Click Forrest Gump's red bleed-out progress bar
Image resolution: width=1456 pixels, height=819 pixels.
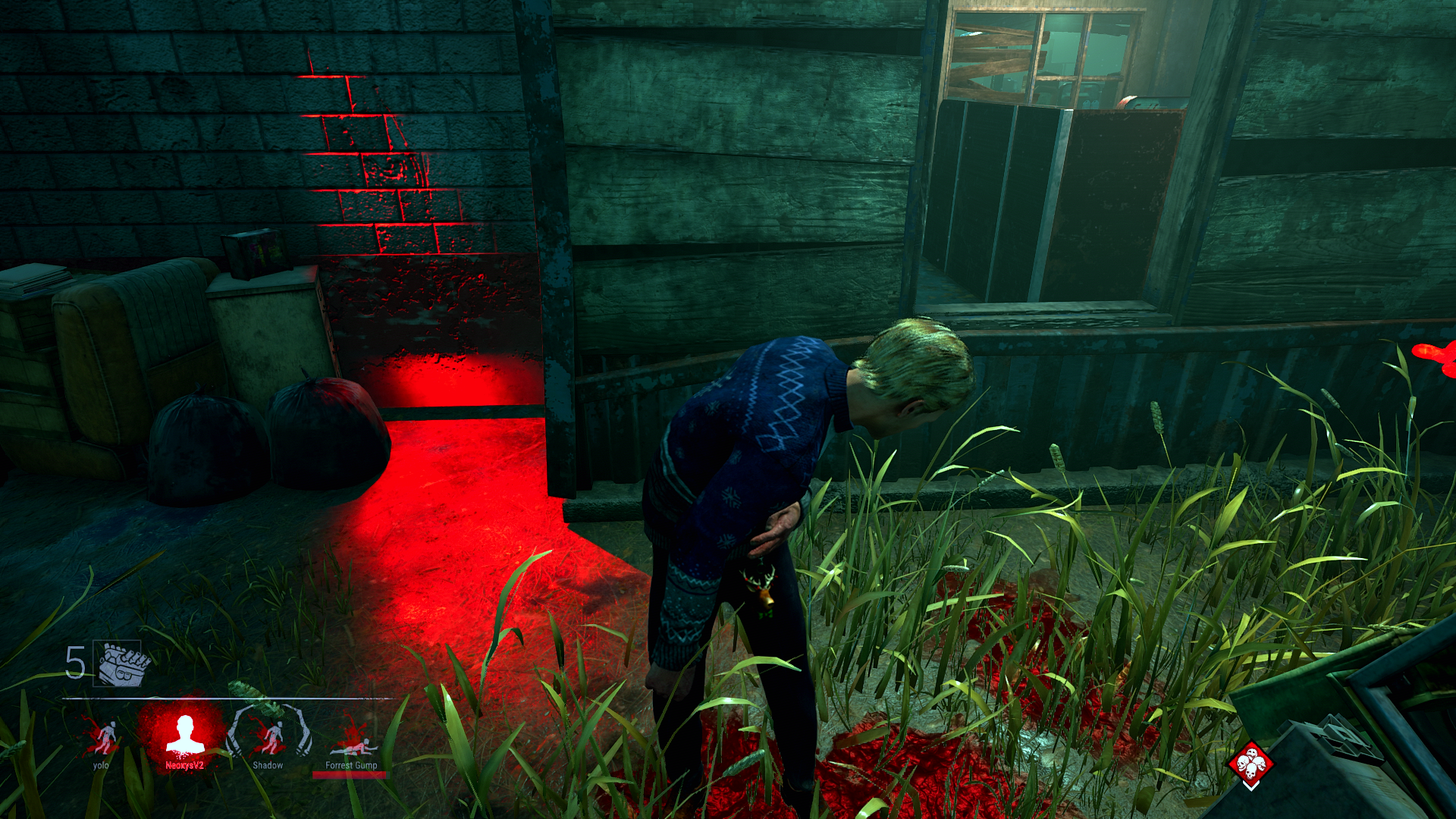click(349, 775)
